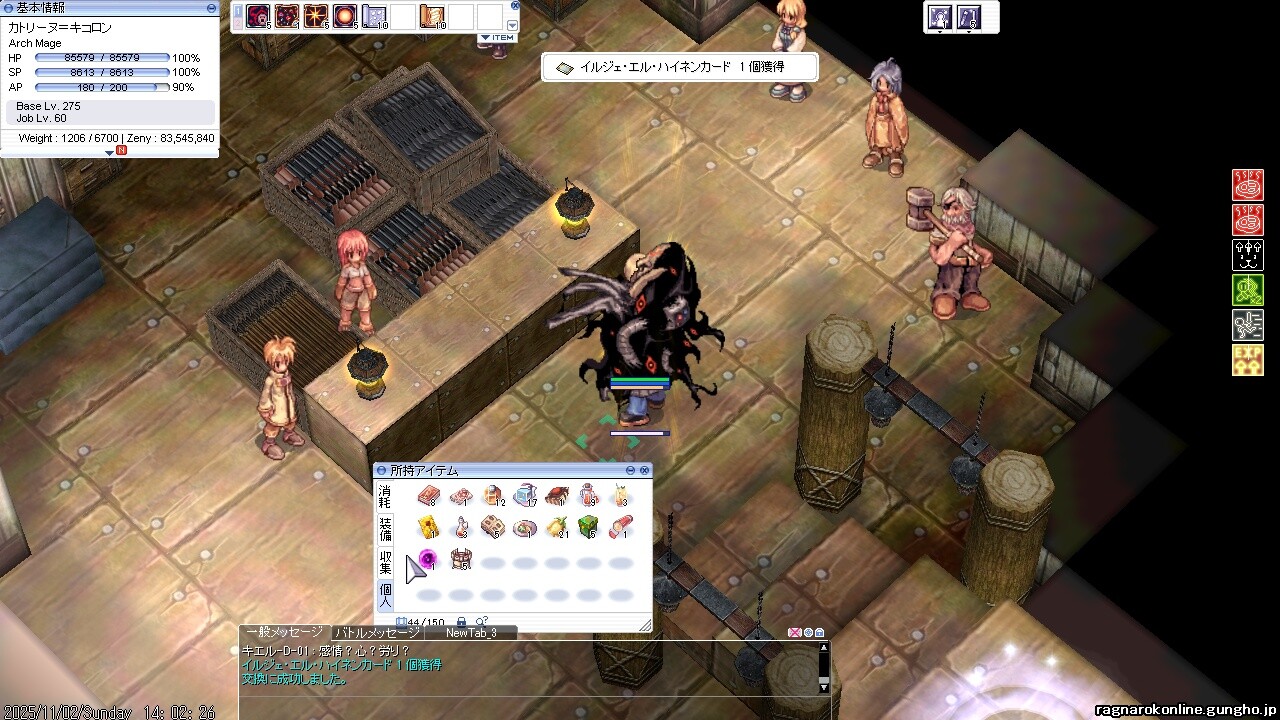1280x720 pixels.
Task: Open the 一般メッセージ general chat tab
Action: point(285,632)
